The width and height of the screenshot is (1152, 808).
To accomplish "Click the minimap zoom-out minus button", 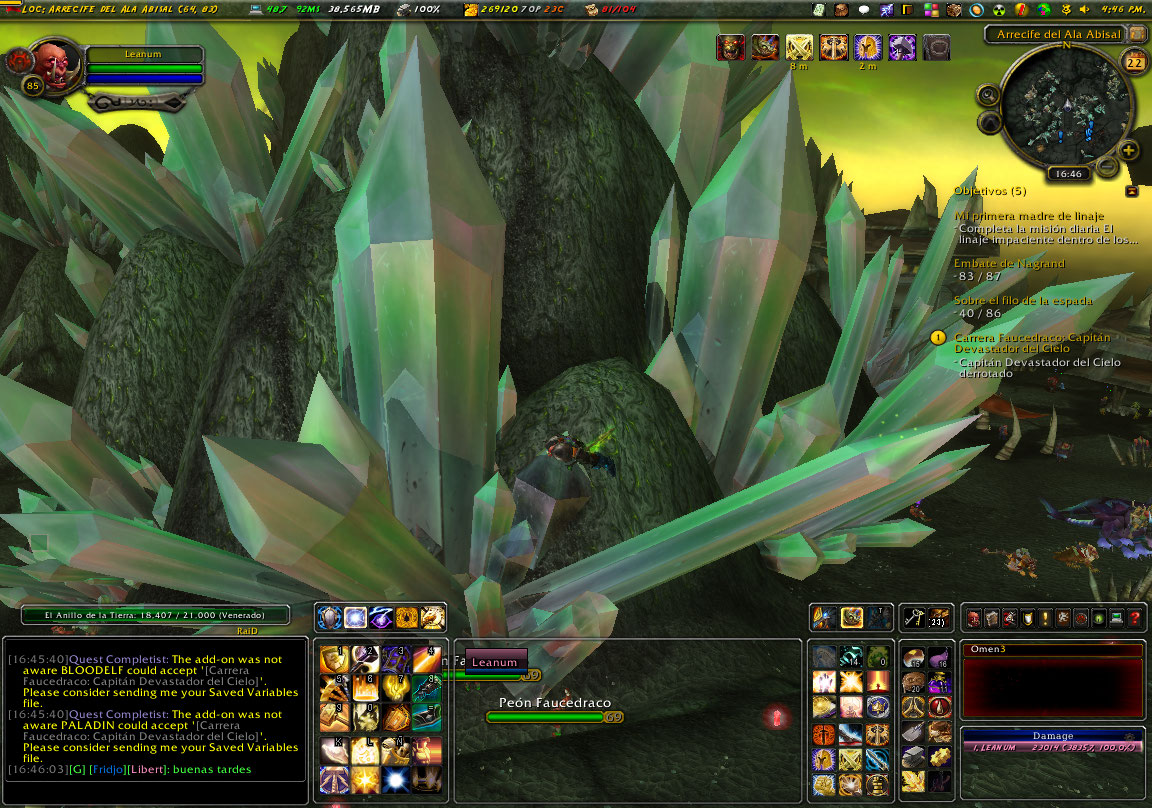I will coord(1107,166).
